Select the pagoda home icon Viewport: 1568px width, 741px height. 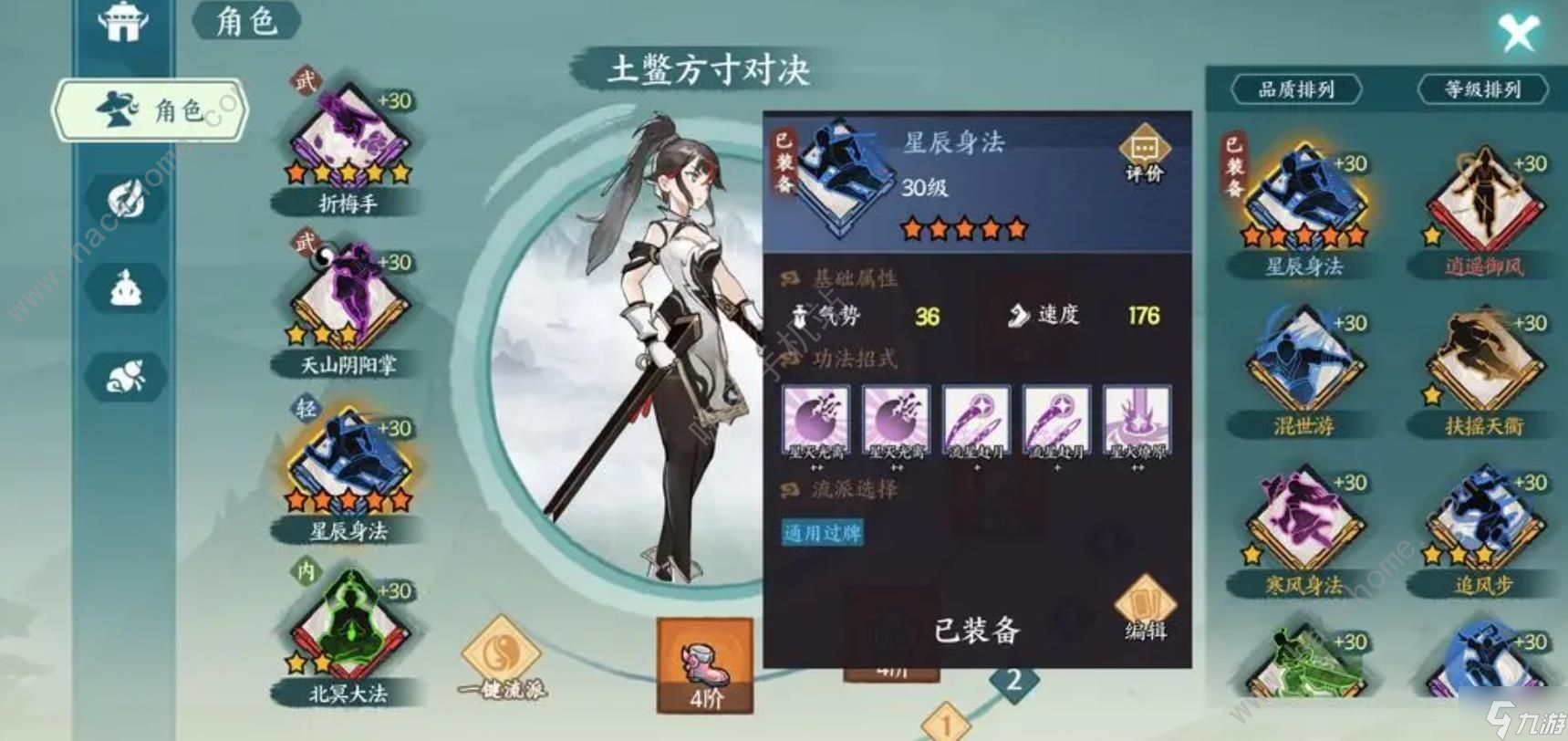(123, 25)
